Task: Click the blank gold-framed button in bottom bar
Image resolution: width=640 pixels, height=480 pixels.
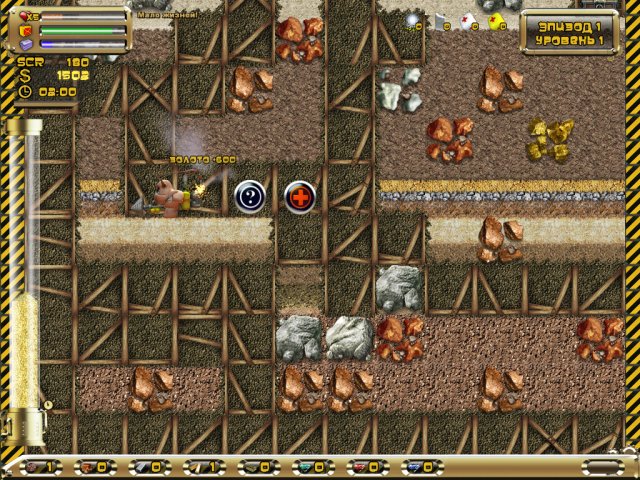Action: (x=601, y=466)
